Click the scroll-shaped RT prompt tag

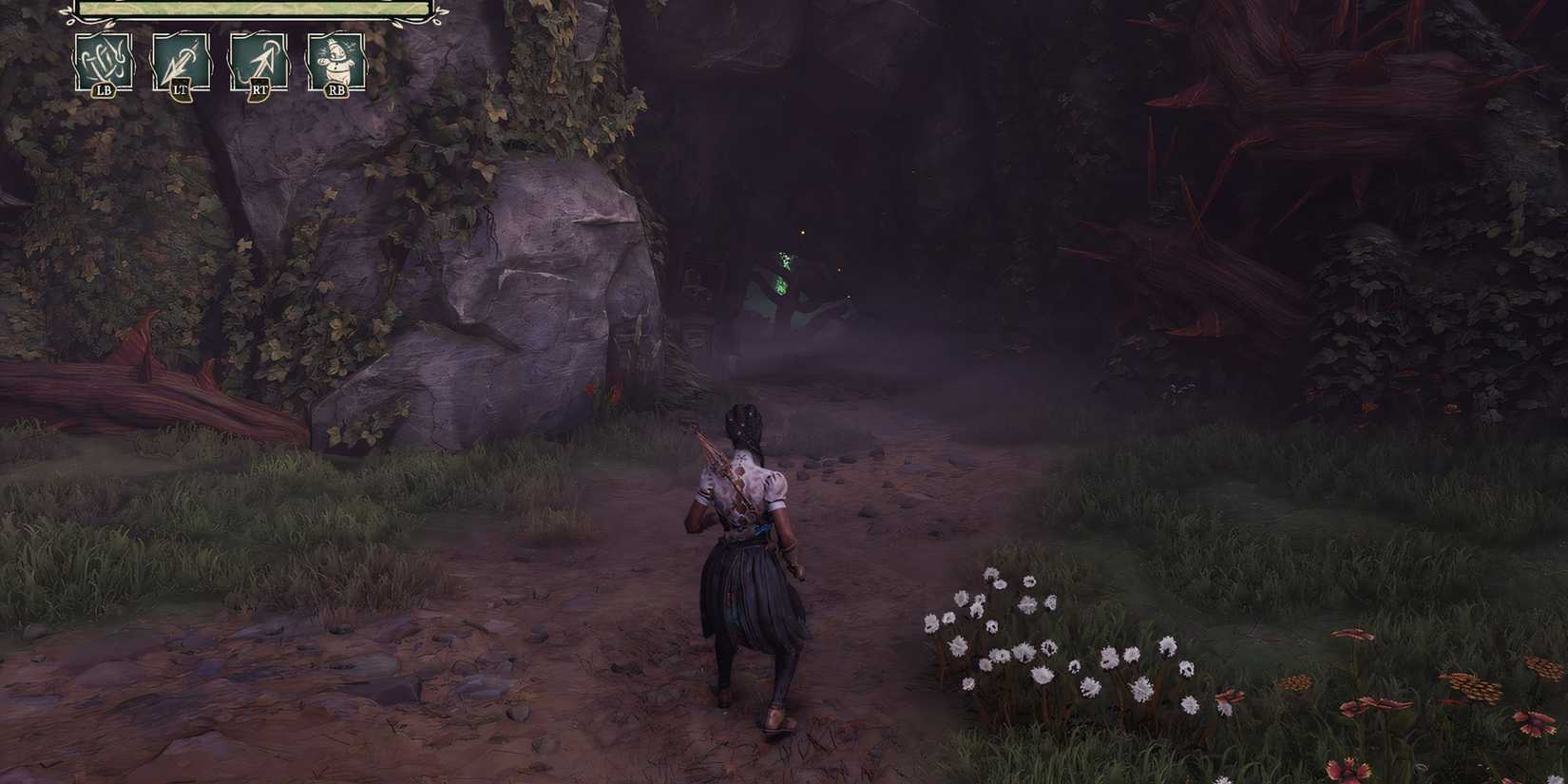click(x=260, y=91)
